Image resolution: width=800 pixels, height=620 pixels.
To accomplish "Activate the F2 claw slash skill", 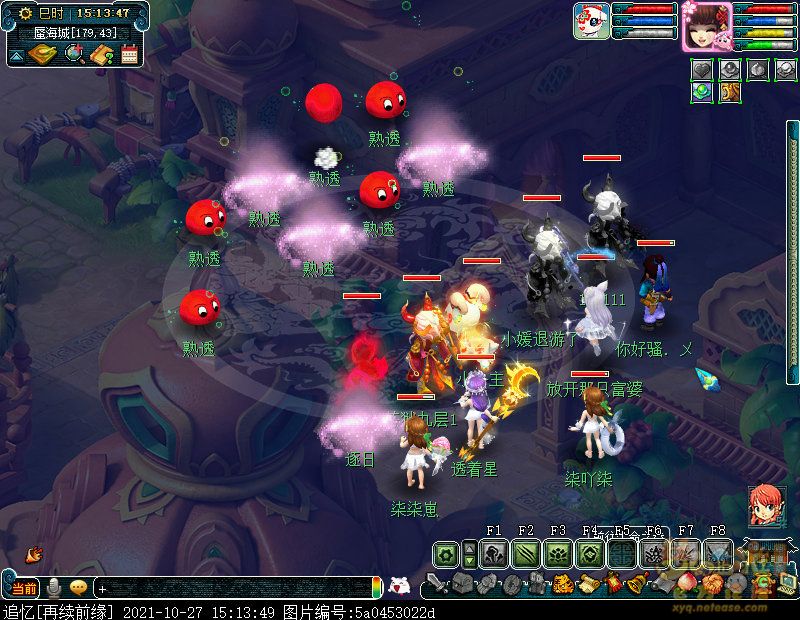I will click(526, 554).
